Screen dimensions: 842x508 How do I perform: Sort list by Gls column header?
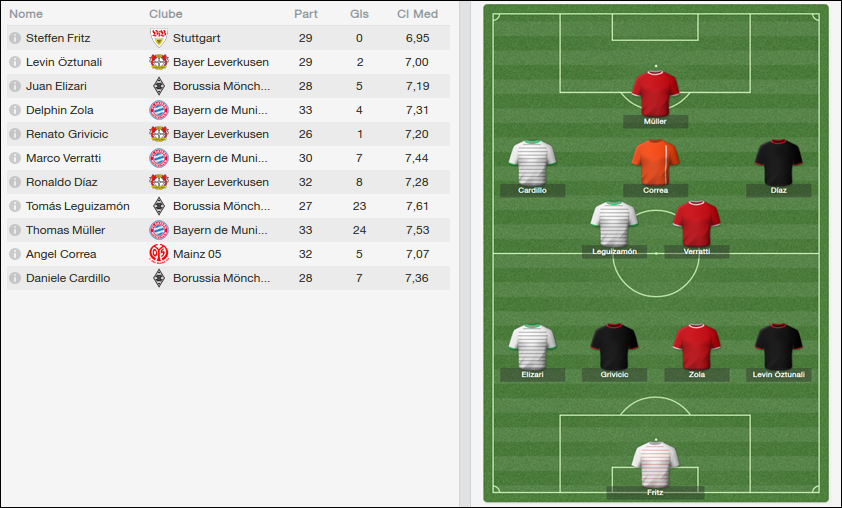point(359,14)
